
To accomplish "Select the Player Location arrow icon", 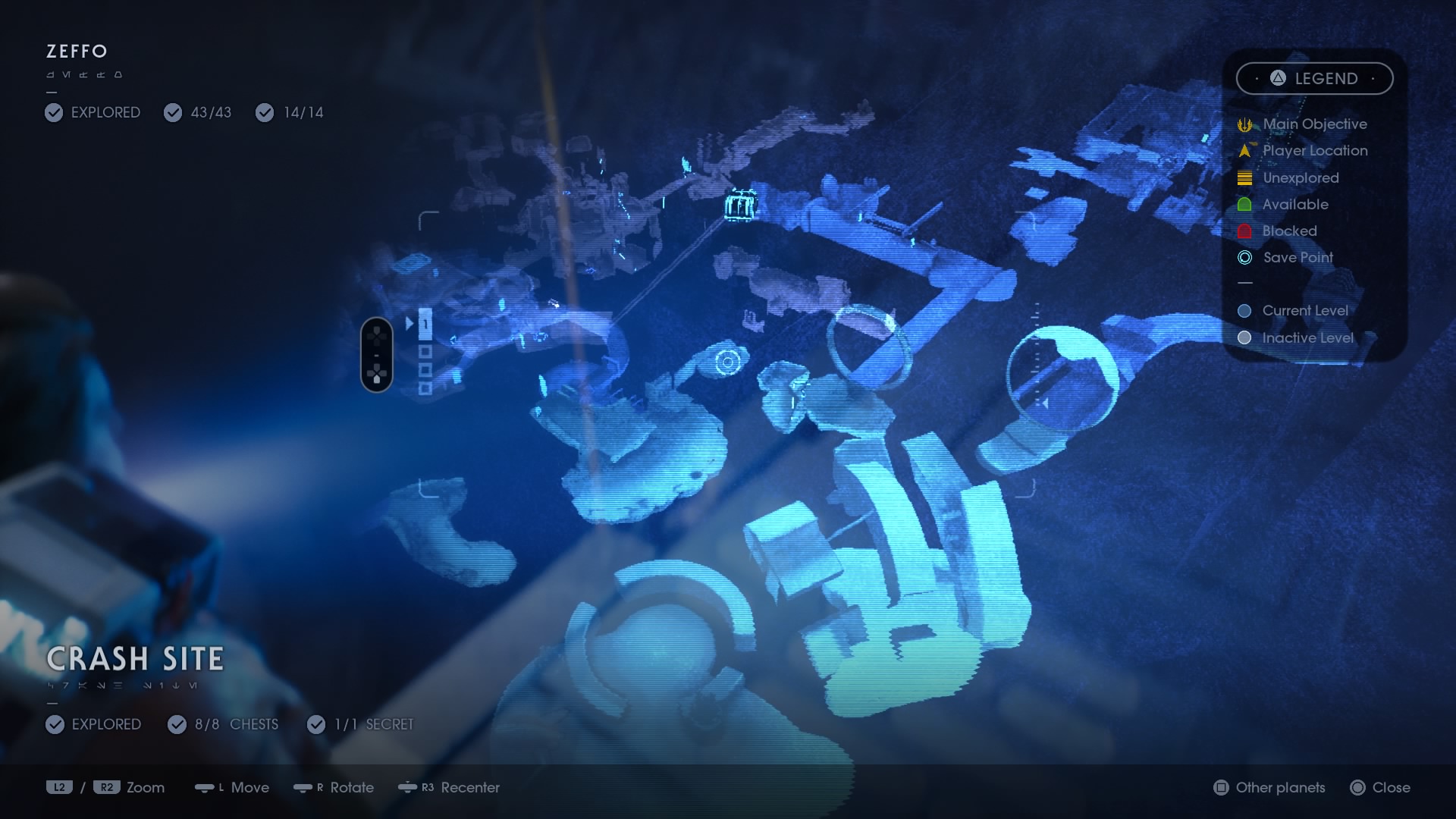I will tap(1244, 151).
